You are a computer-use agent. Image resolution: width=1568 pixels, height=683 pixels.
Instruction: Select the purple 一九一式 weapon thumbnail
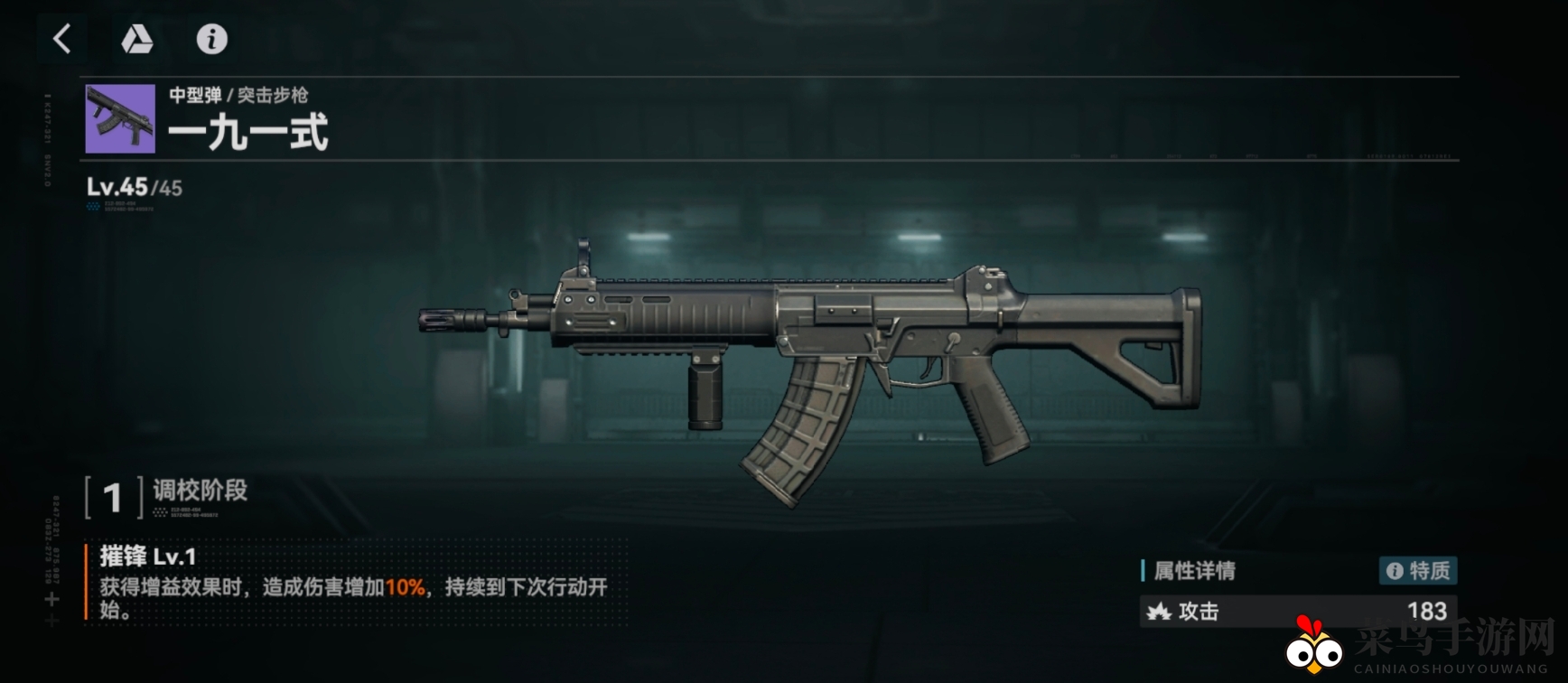pos(120,118)
